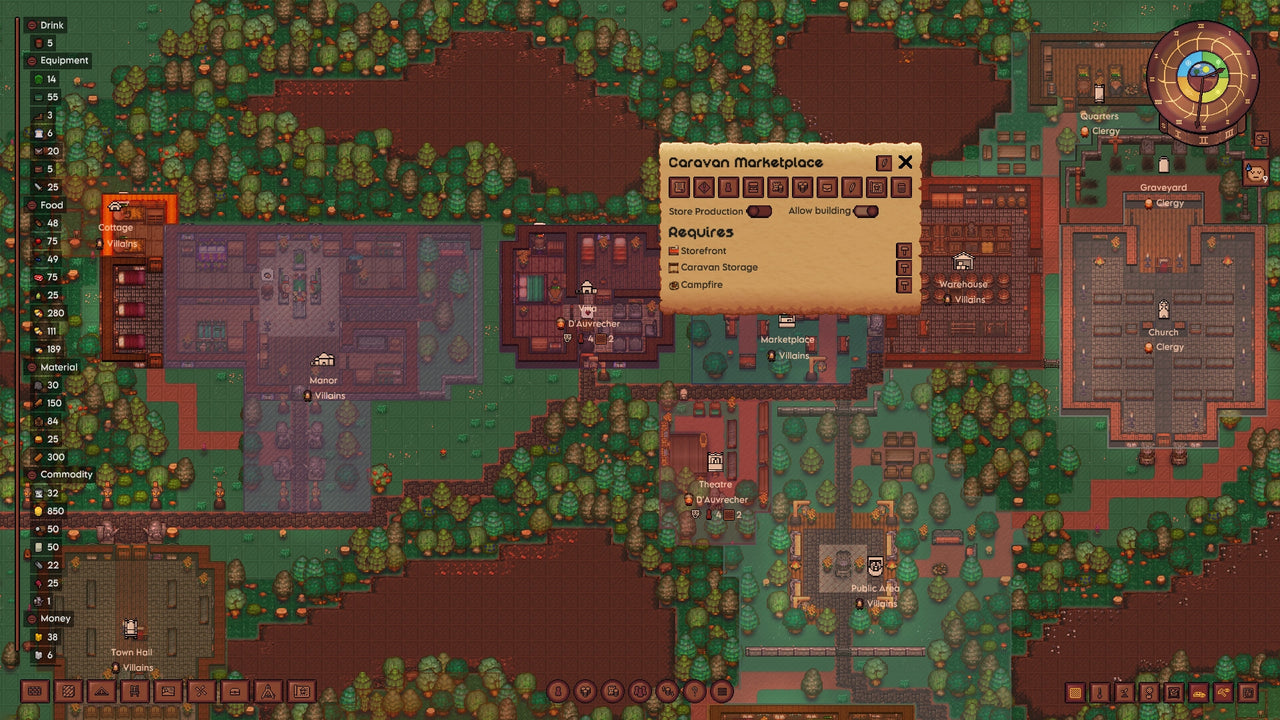This screenshot has height=720, width=1280.
Task: Click the hammer button next to Storefront requirement
Action: point(905,250)
